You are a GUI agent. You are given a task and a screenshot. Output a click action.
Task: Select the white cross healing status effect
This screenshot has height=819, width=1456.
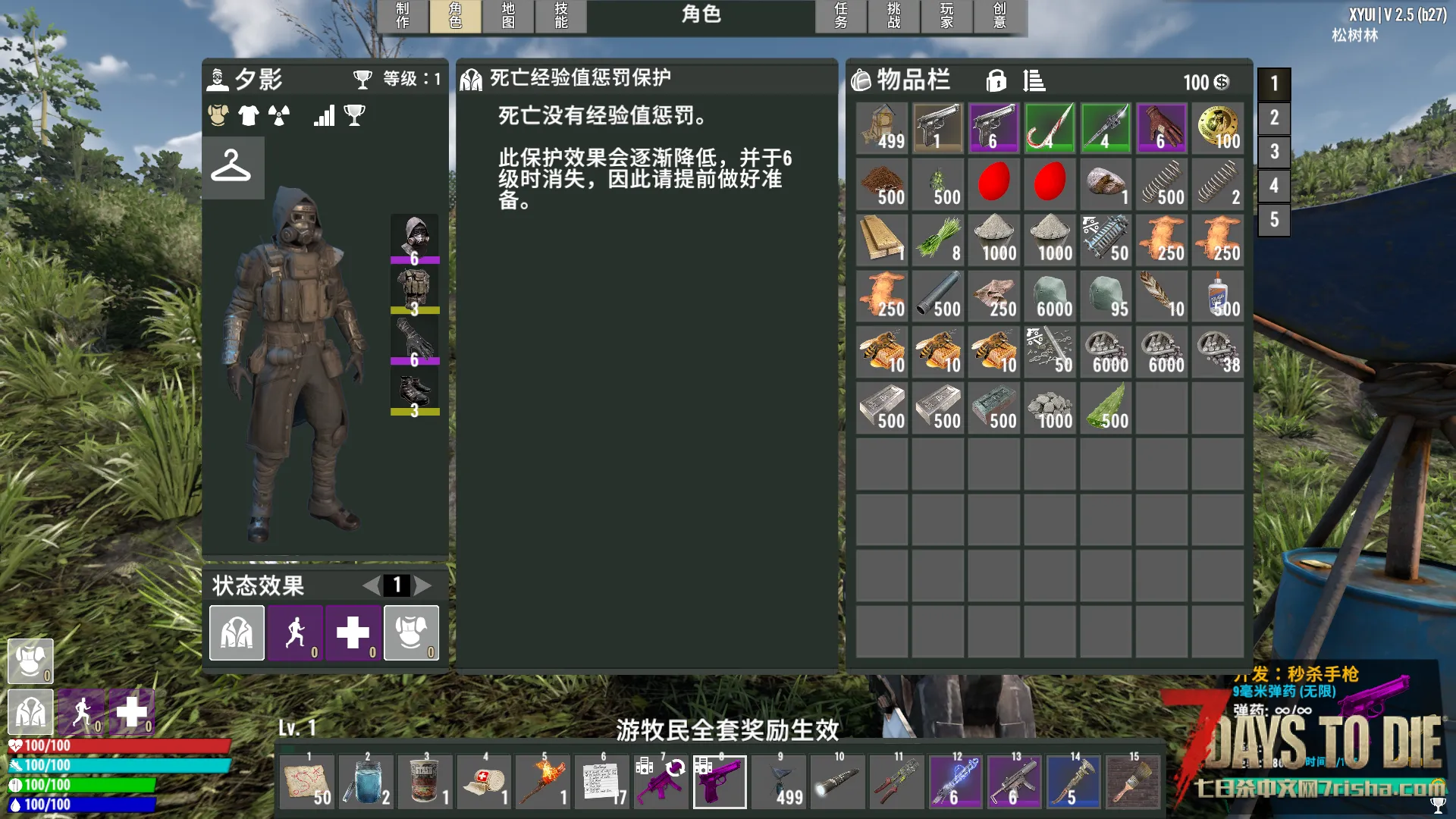[353, 632]
